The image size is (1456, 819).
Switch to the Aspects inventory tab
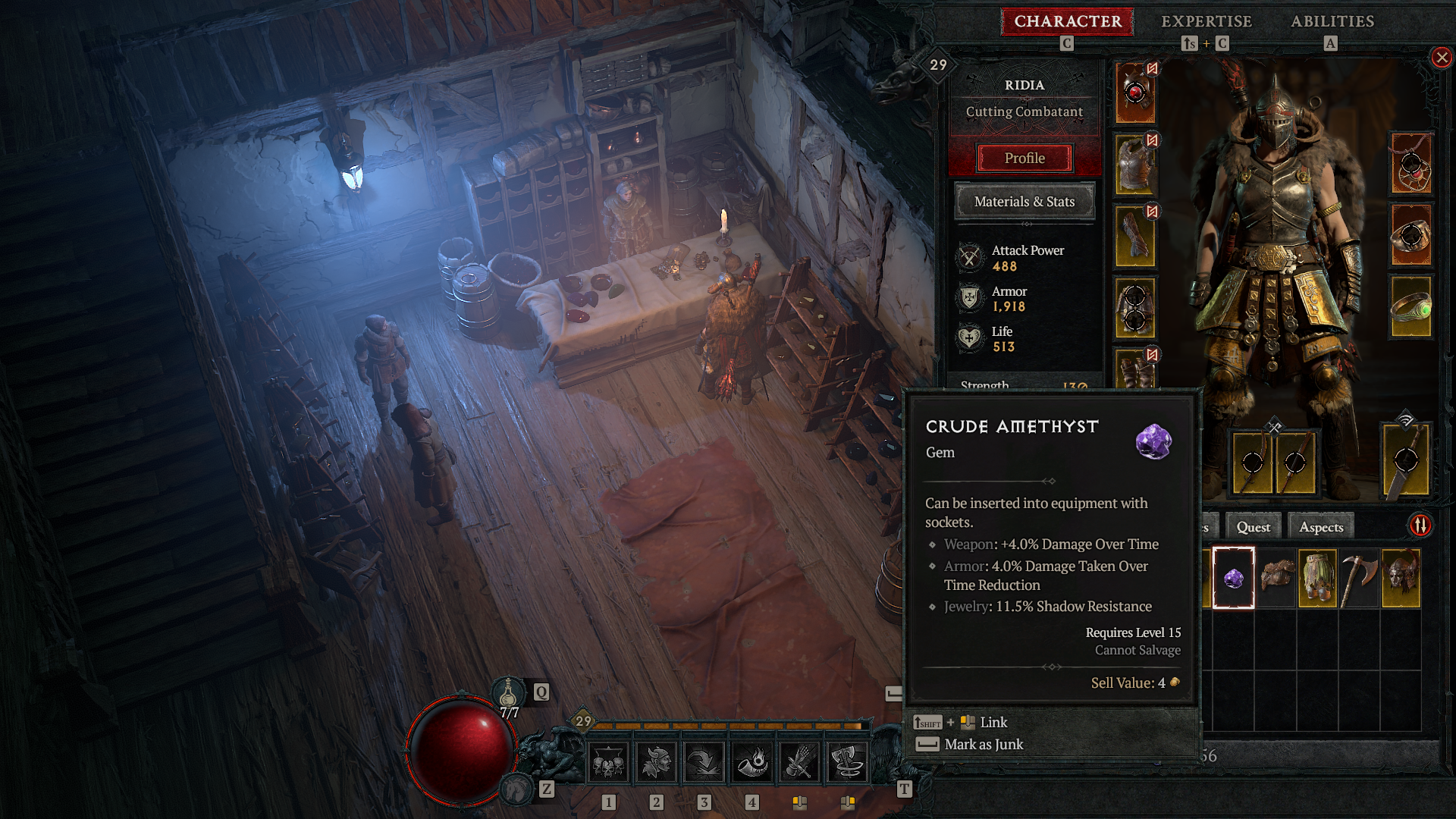tap(1320, 526)
